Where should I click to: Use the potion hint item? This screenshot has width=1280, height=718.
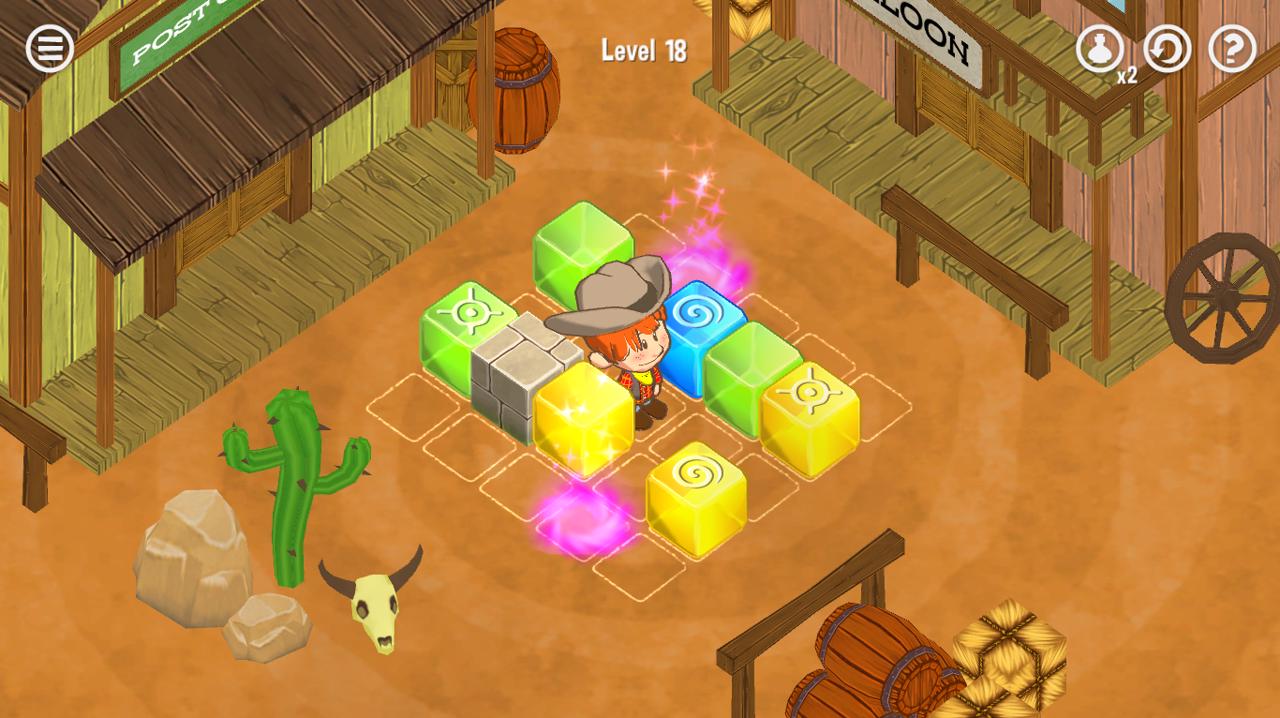[1099, 48]
